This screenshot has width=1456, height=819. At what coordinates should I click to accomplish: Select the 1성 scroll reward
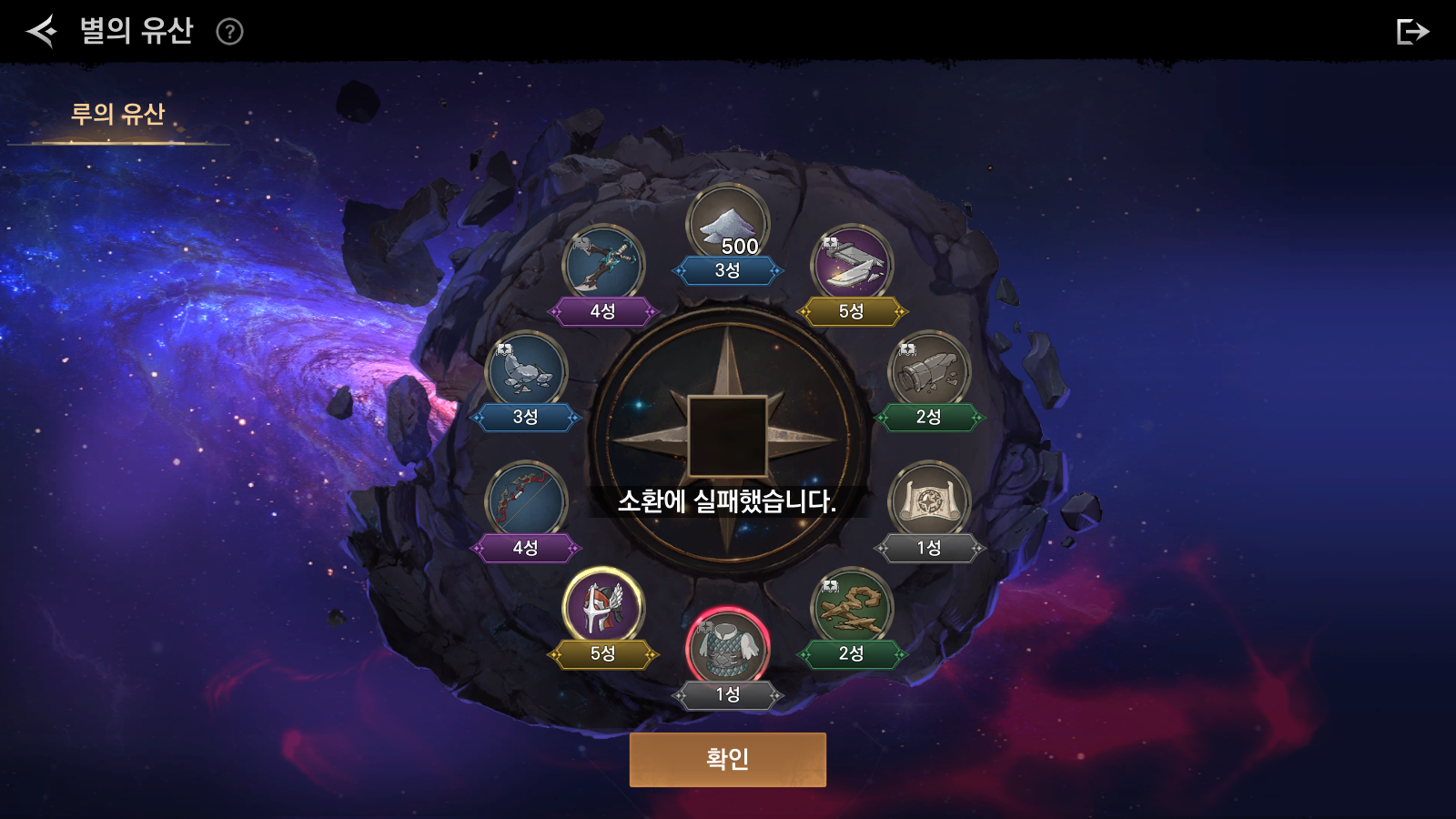click(929, 502)
